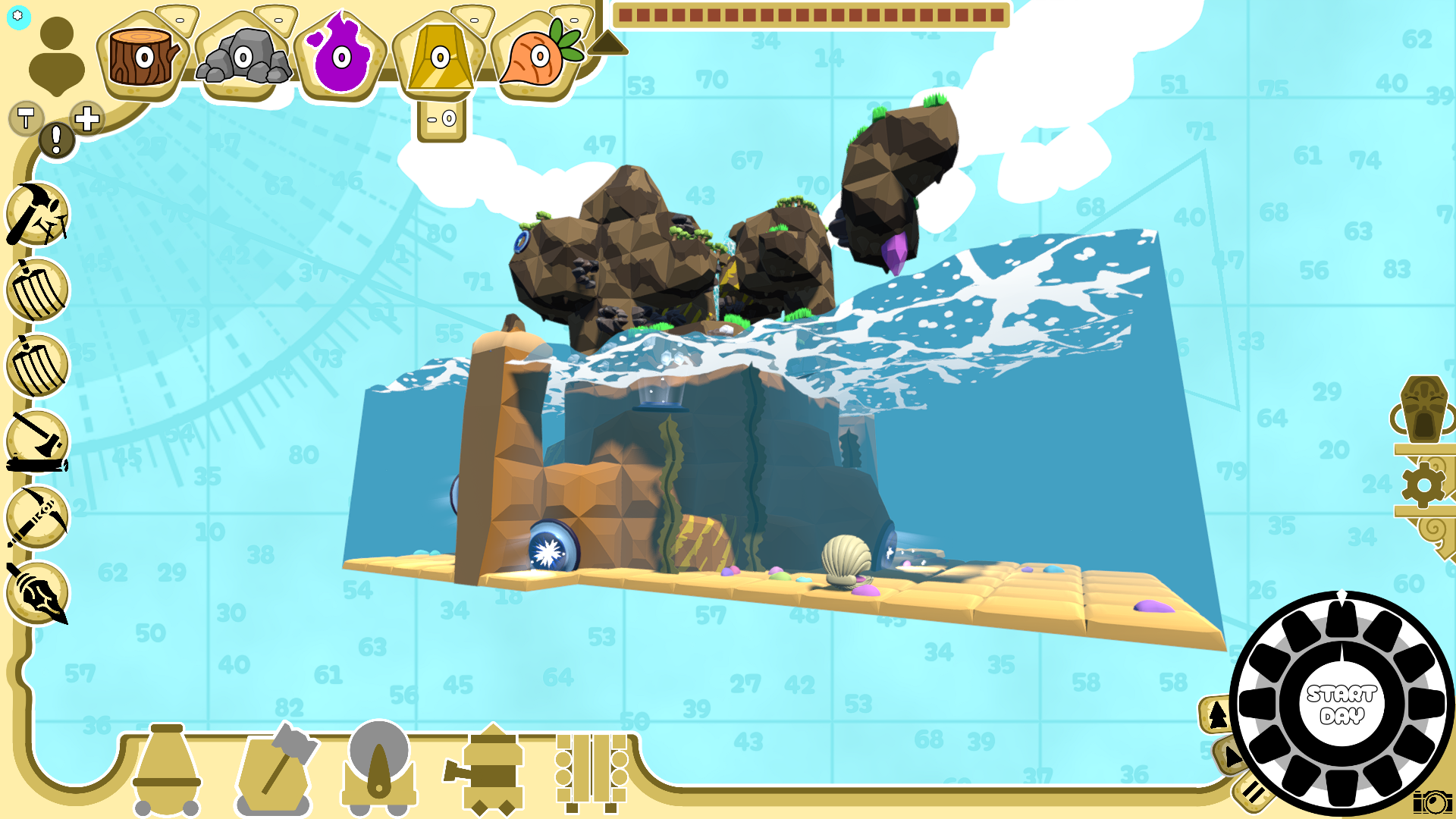The width and height of the screenshot is (1456, 819).
Task: Select the gold ingot resource
Action: tap(440, 58)
